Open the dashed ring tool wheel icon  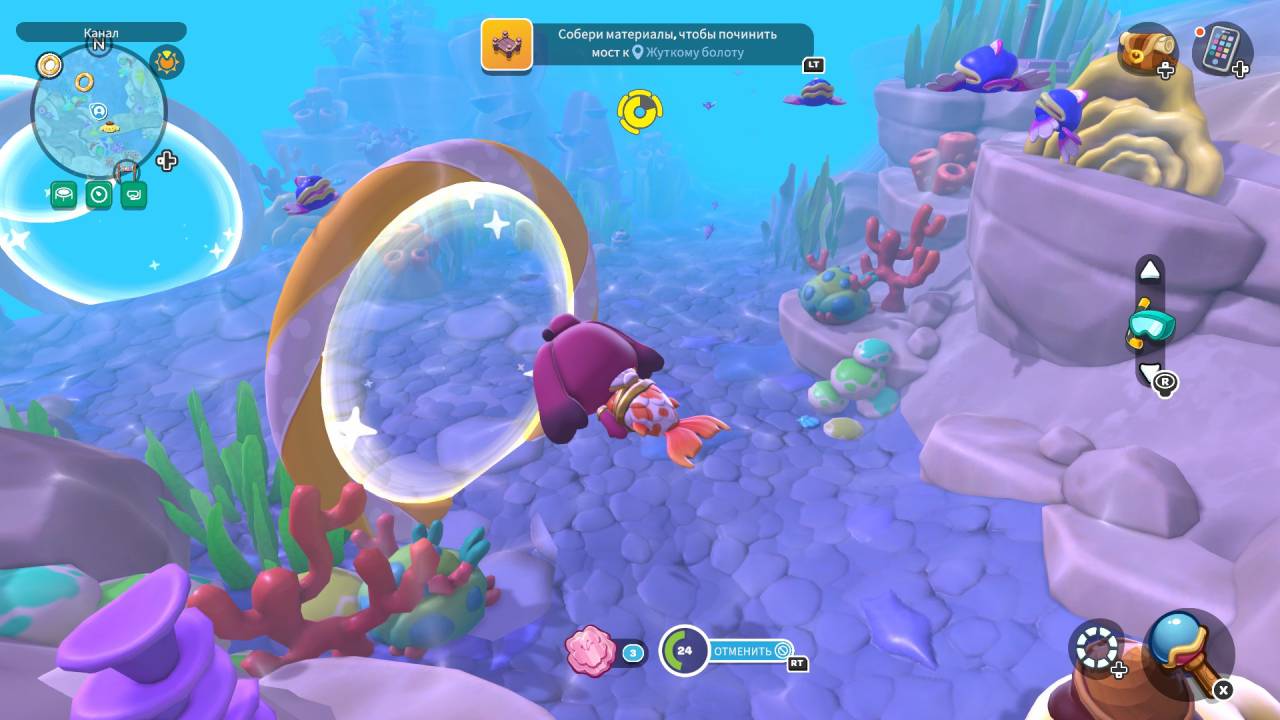pos(1096,646)
